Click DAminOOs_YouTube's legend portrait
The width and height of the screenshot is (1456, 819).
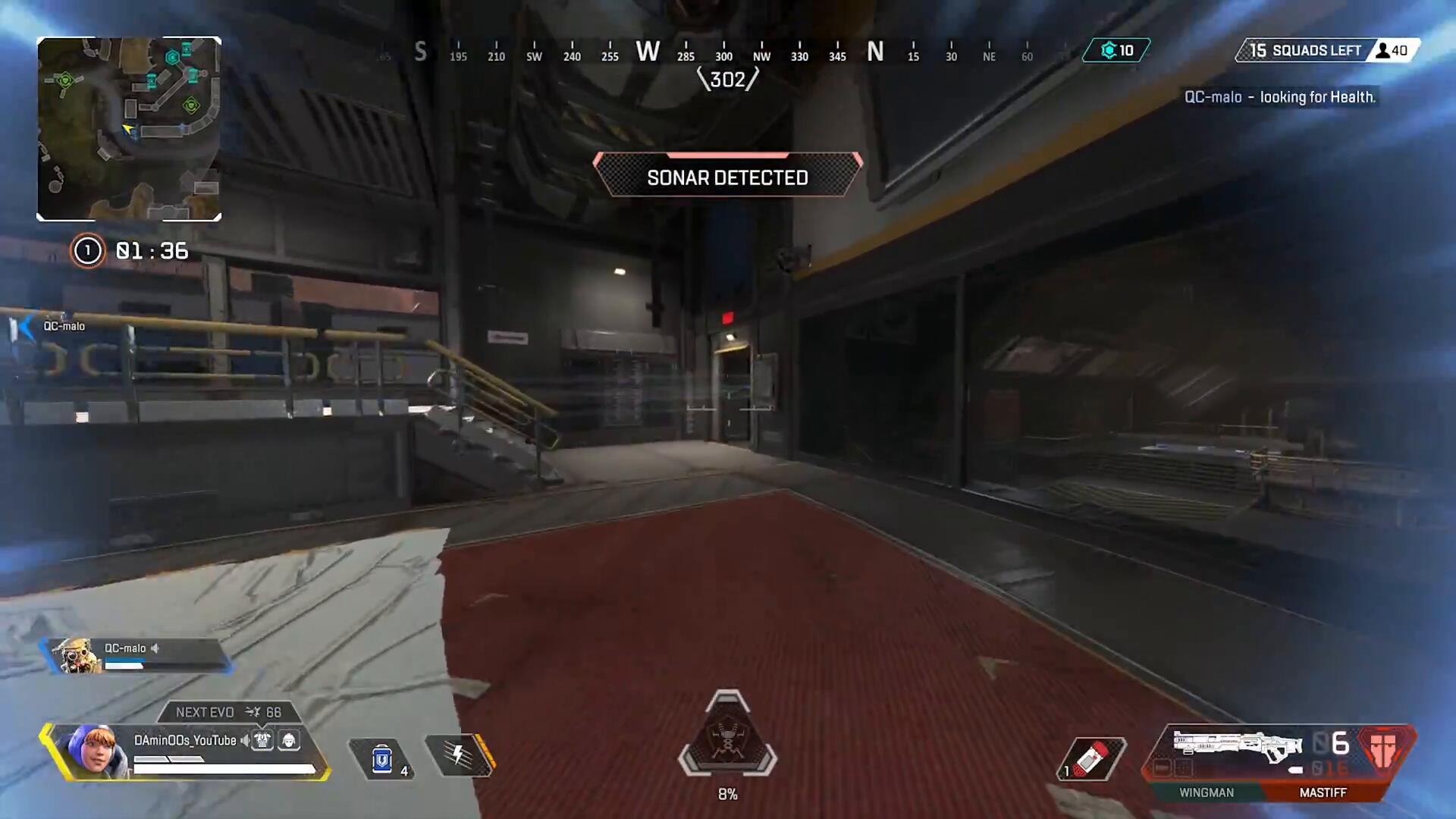93,751
